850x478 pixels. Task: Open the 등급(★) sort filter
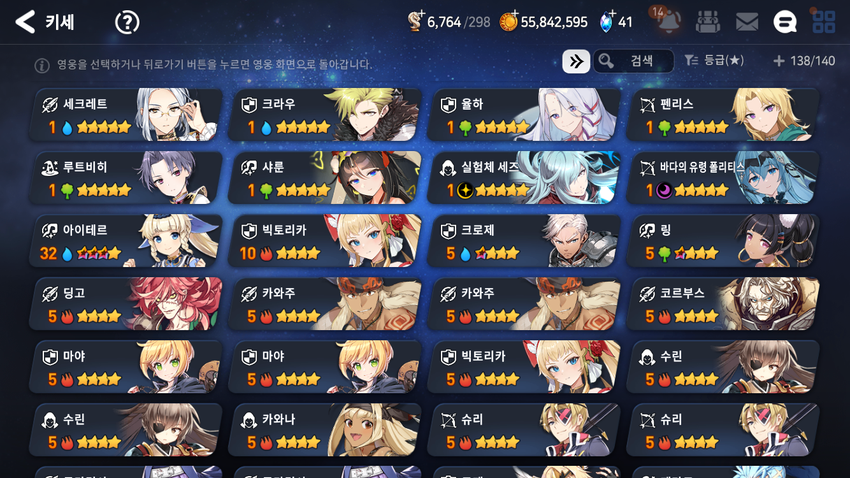(714, 61)
